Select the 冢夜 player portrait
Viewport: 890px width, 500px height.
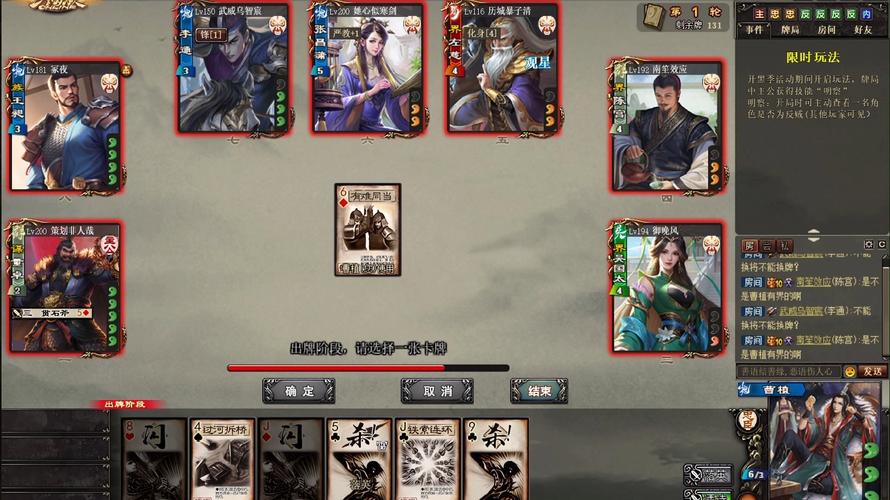tap(65, 125)
